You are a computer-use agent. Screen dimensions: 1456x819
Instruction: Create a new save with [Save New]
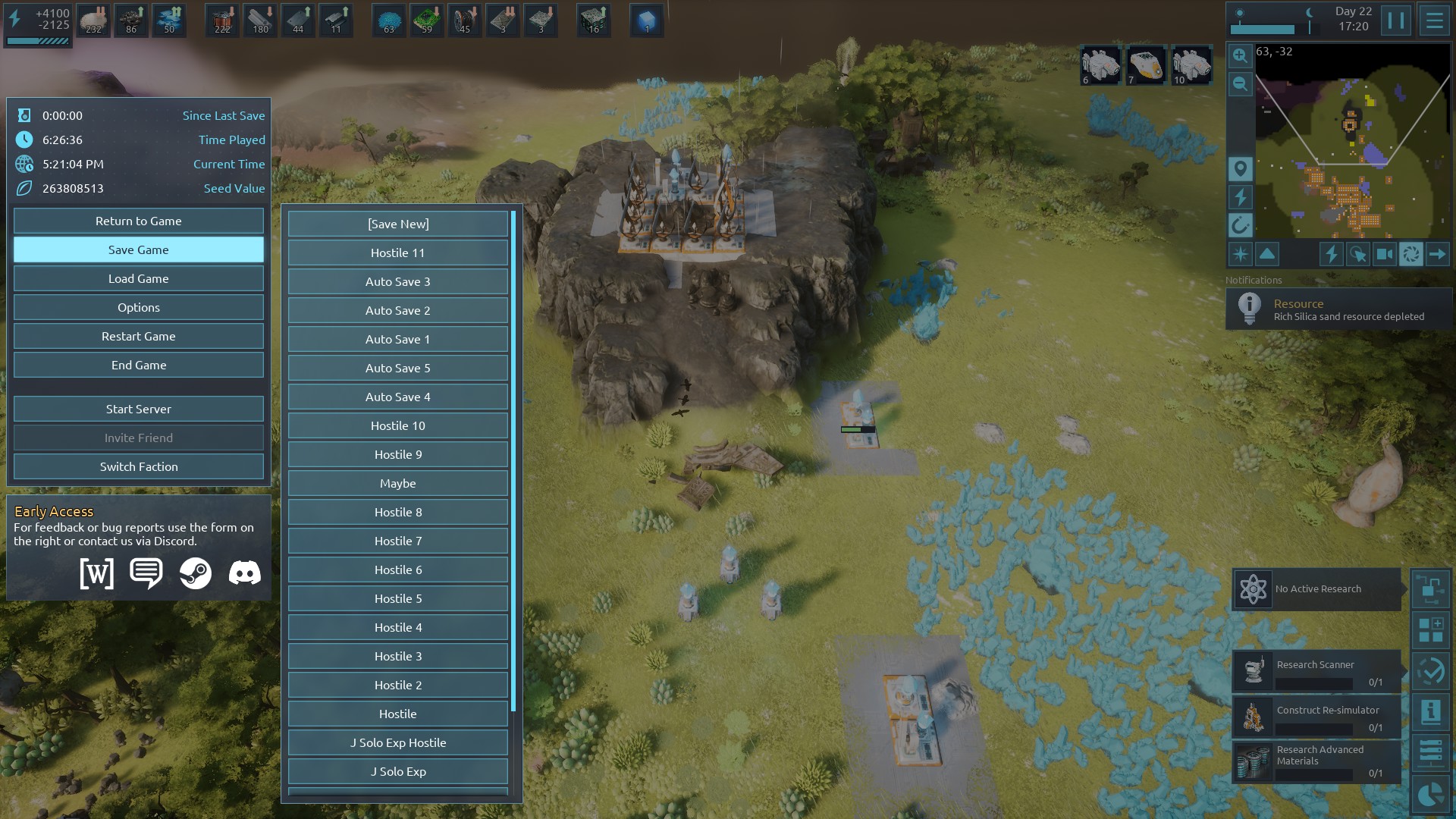pyautogui.click(x=397, y=224)
